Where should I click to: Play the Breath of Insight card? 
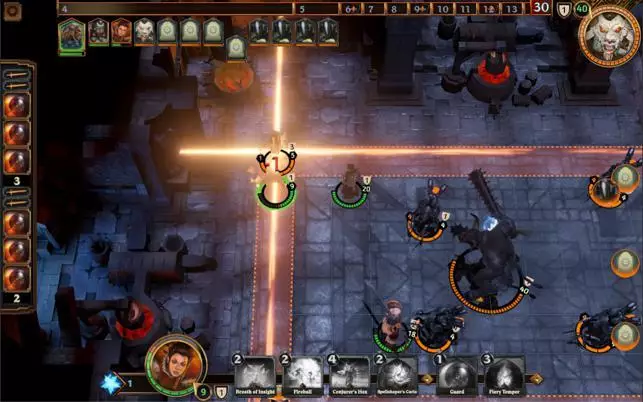coord(253,375)
